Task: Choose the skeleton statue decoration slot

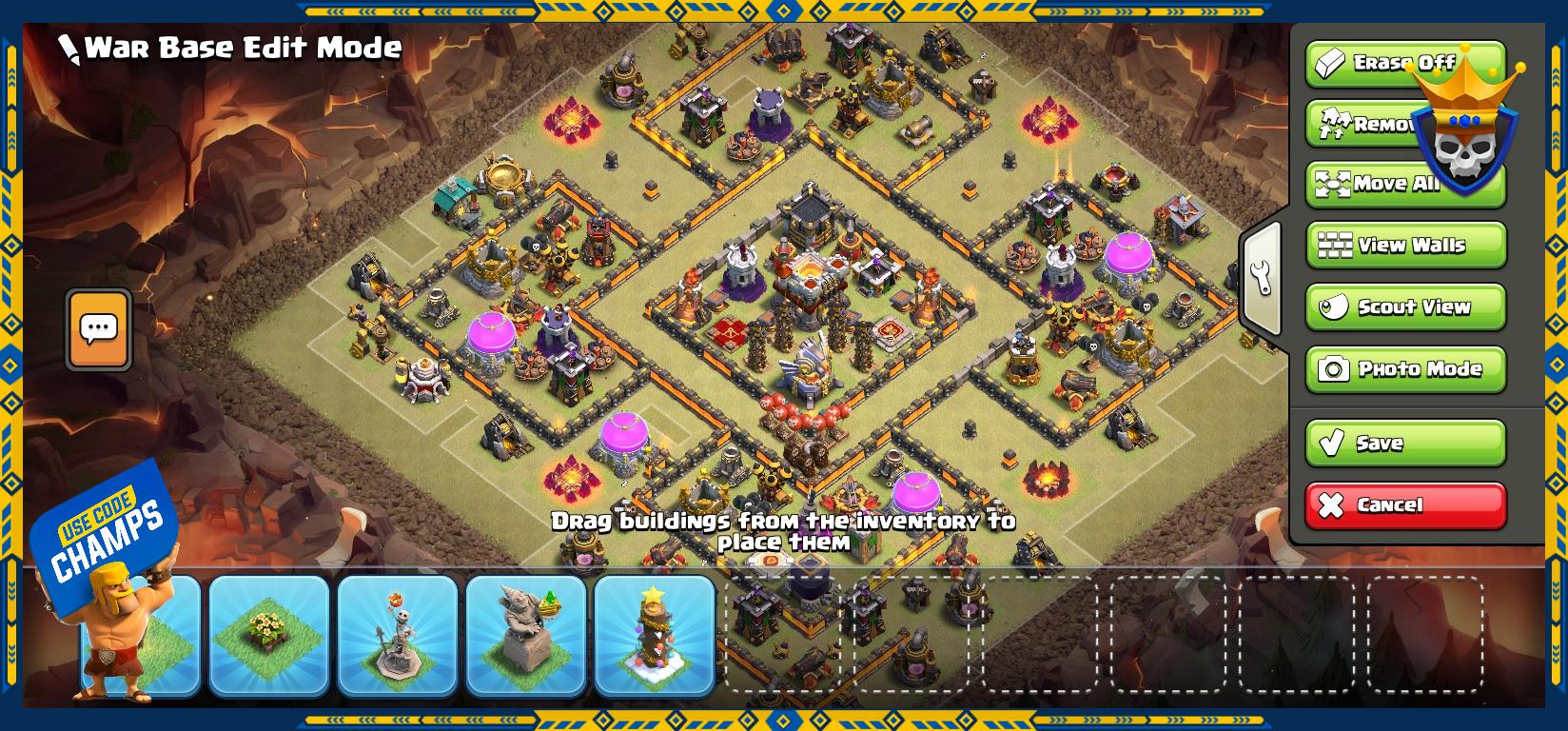Action: pos(398,635)
